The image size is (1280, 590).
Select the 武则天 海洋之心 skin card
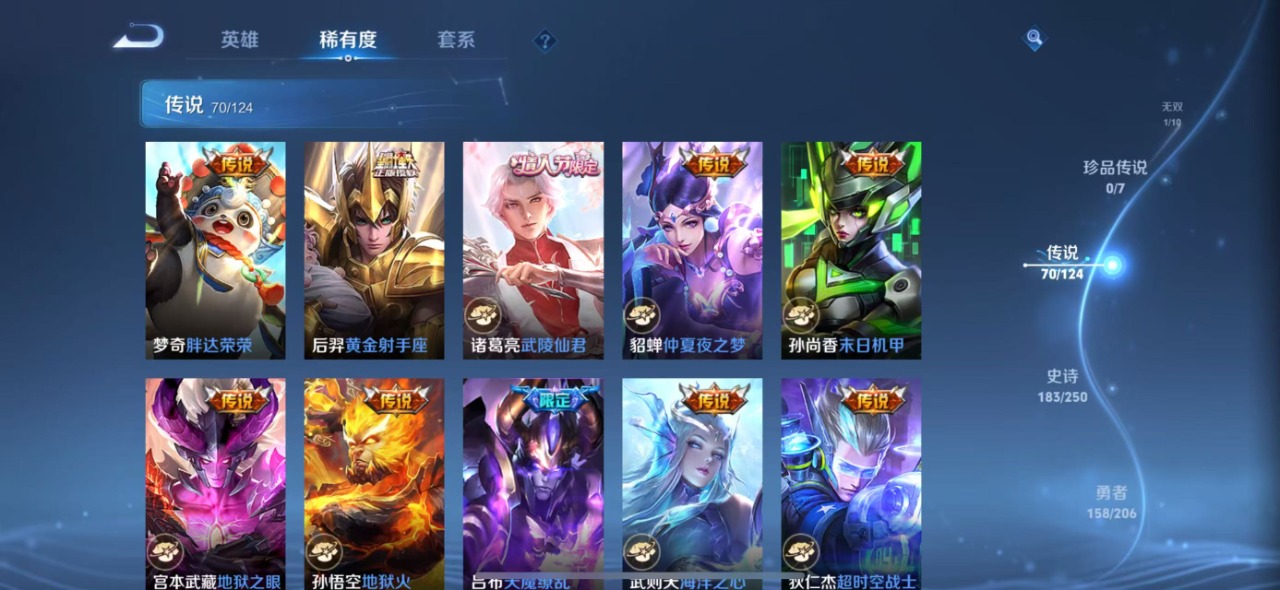pyautogui.click(x=692, y=480)
